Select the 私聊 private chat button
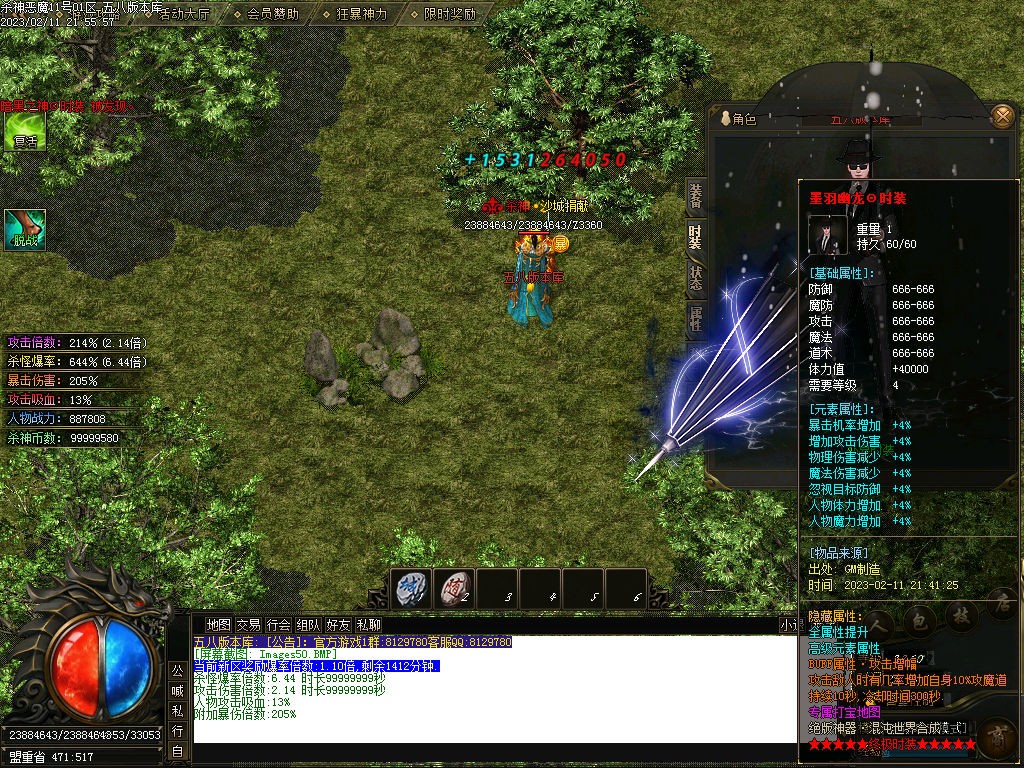The width and height of the screenshot is (1024, 768). tap(368, 624)
